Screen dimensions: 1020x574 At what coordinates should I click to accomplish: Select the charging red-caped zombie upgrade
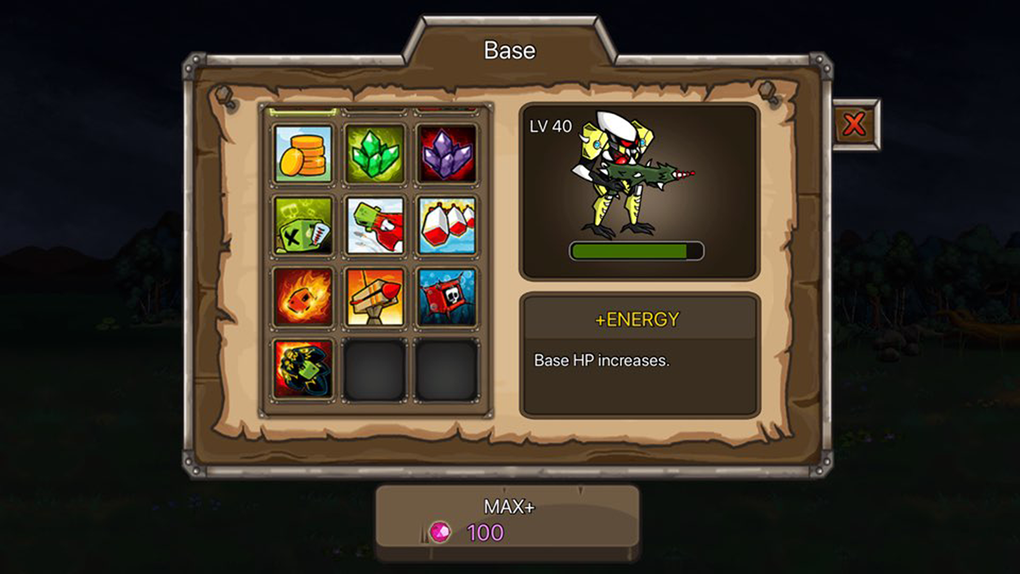(375, 225)
